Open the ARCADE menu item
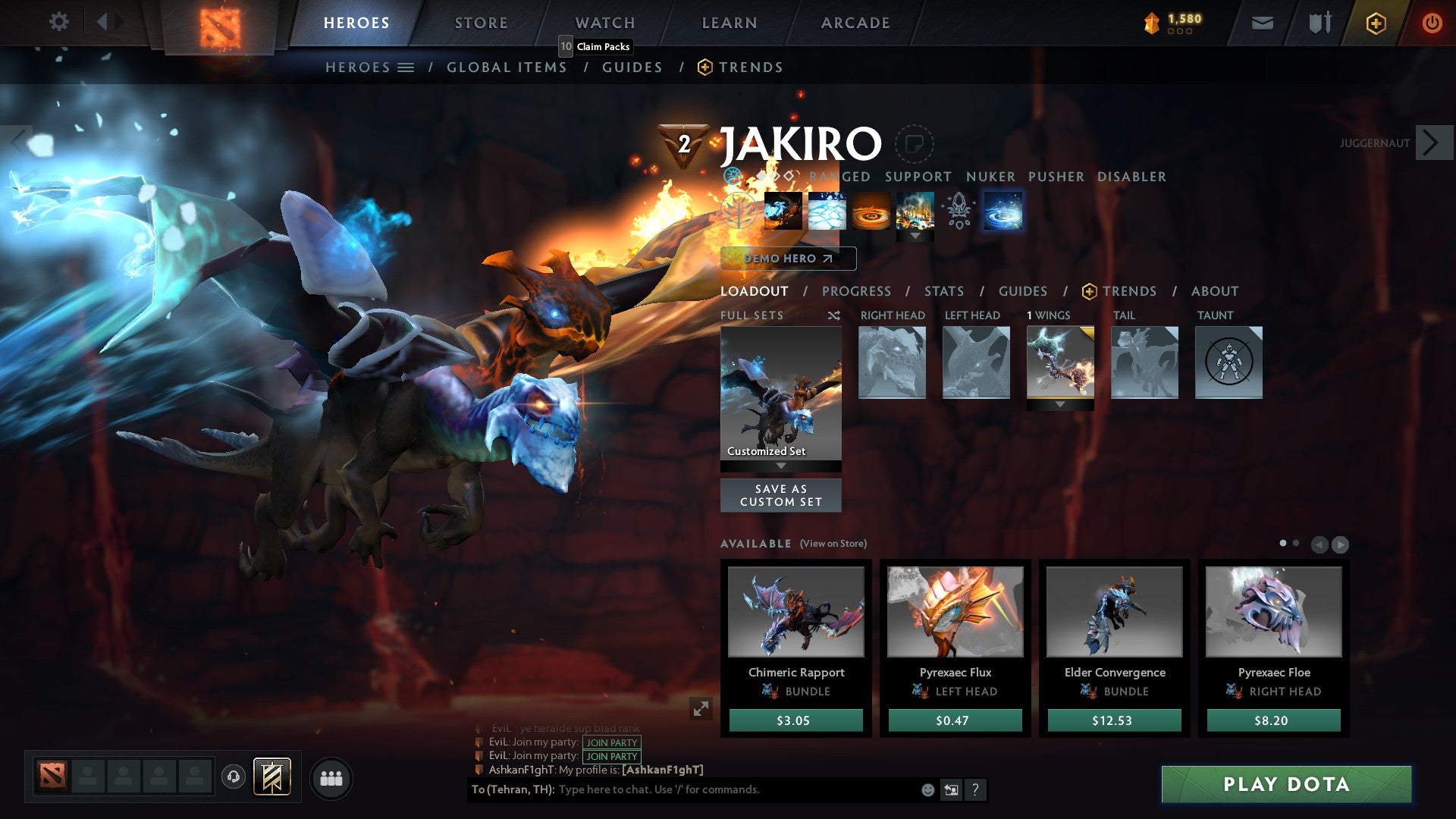The image size is (1456, 819). (x=855, y=23)
